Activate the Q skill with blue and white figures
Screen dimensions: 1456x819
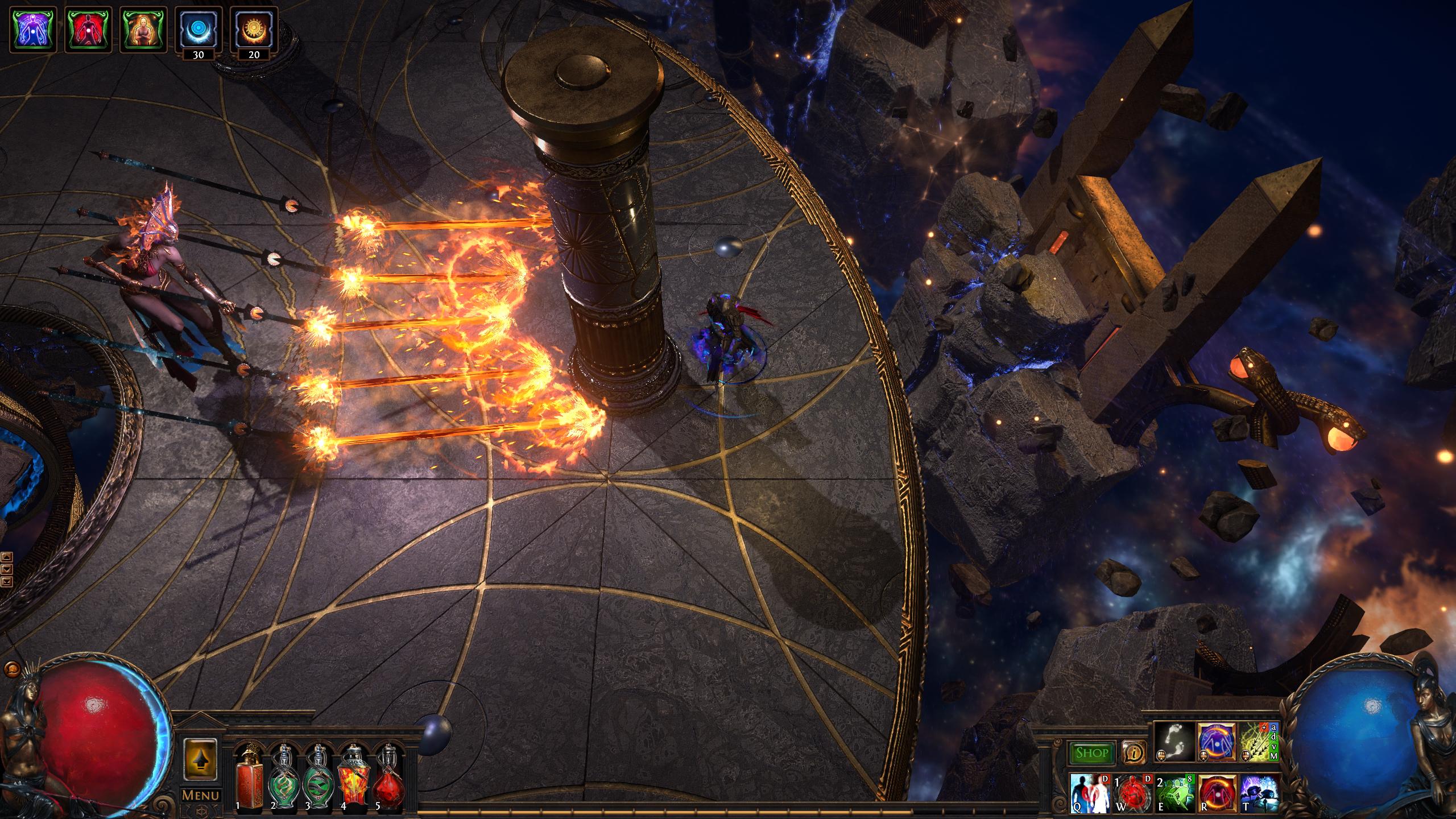coord(1089,792)
